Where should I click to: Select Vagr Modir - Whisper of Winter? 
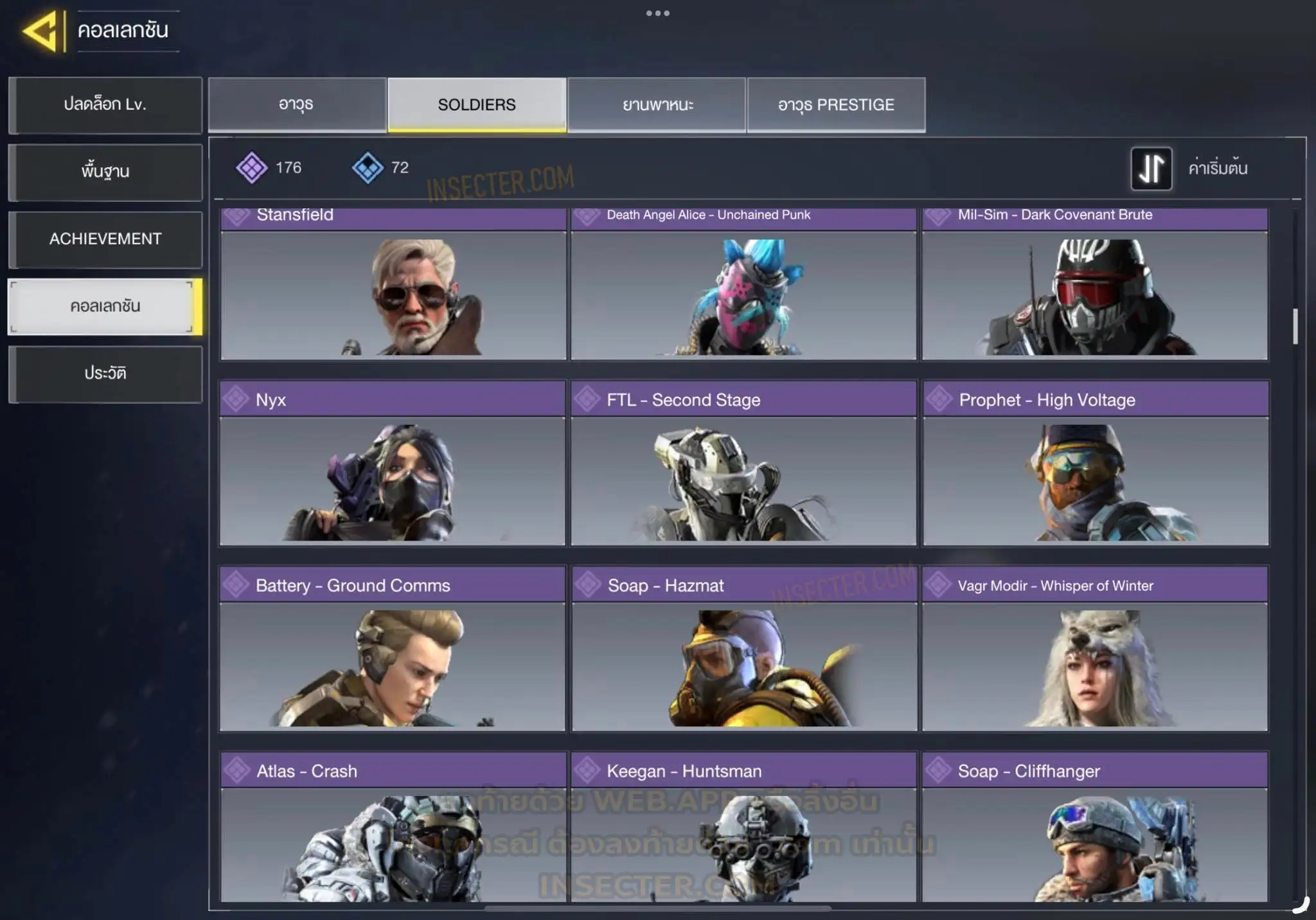[1095, 656]
